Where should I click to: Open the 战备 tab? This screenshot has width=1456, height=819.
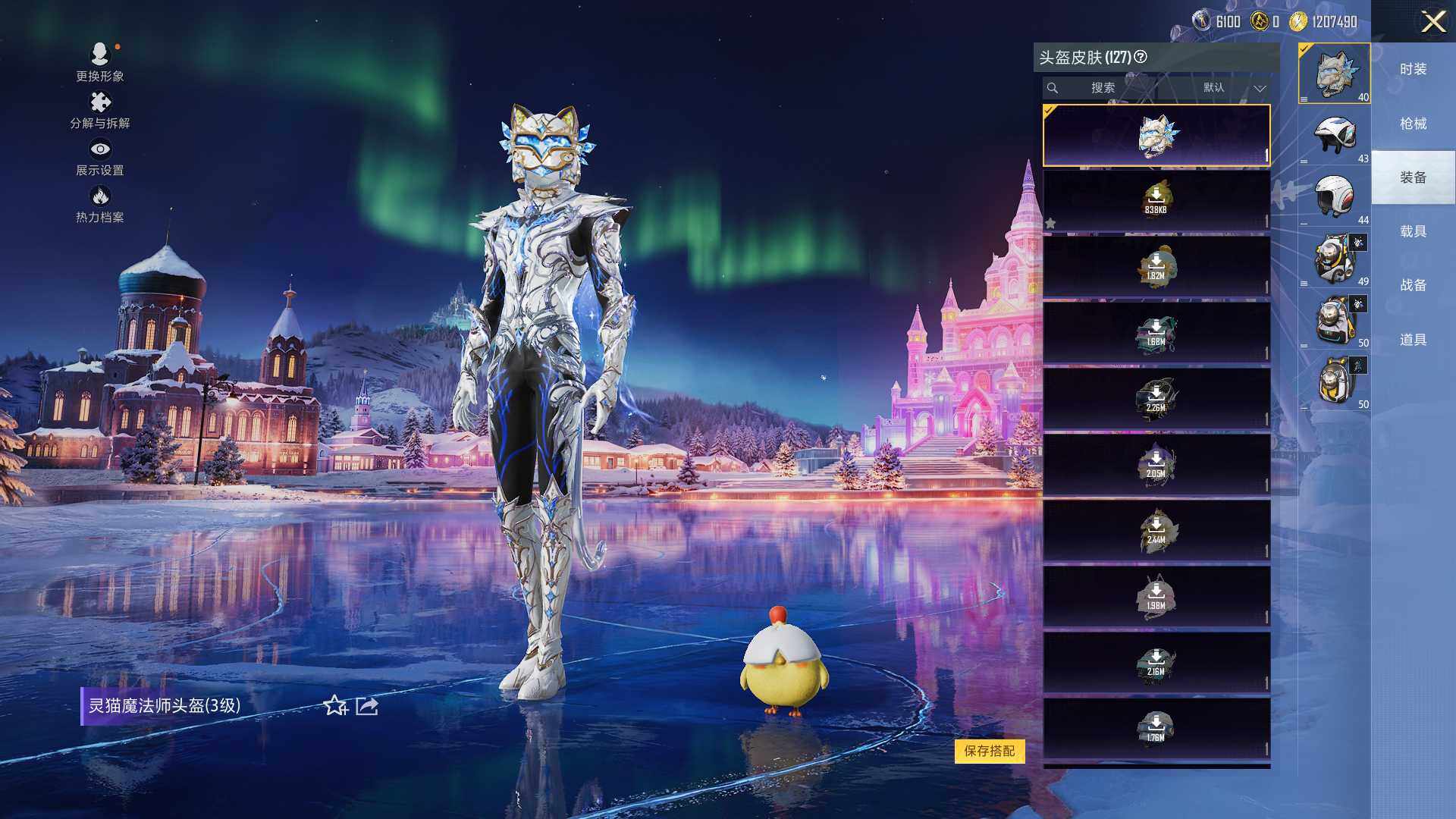pyautogui.click(x=1413, y=285)
